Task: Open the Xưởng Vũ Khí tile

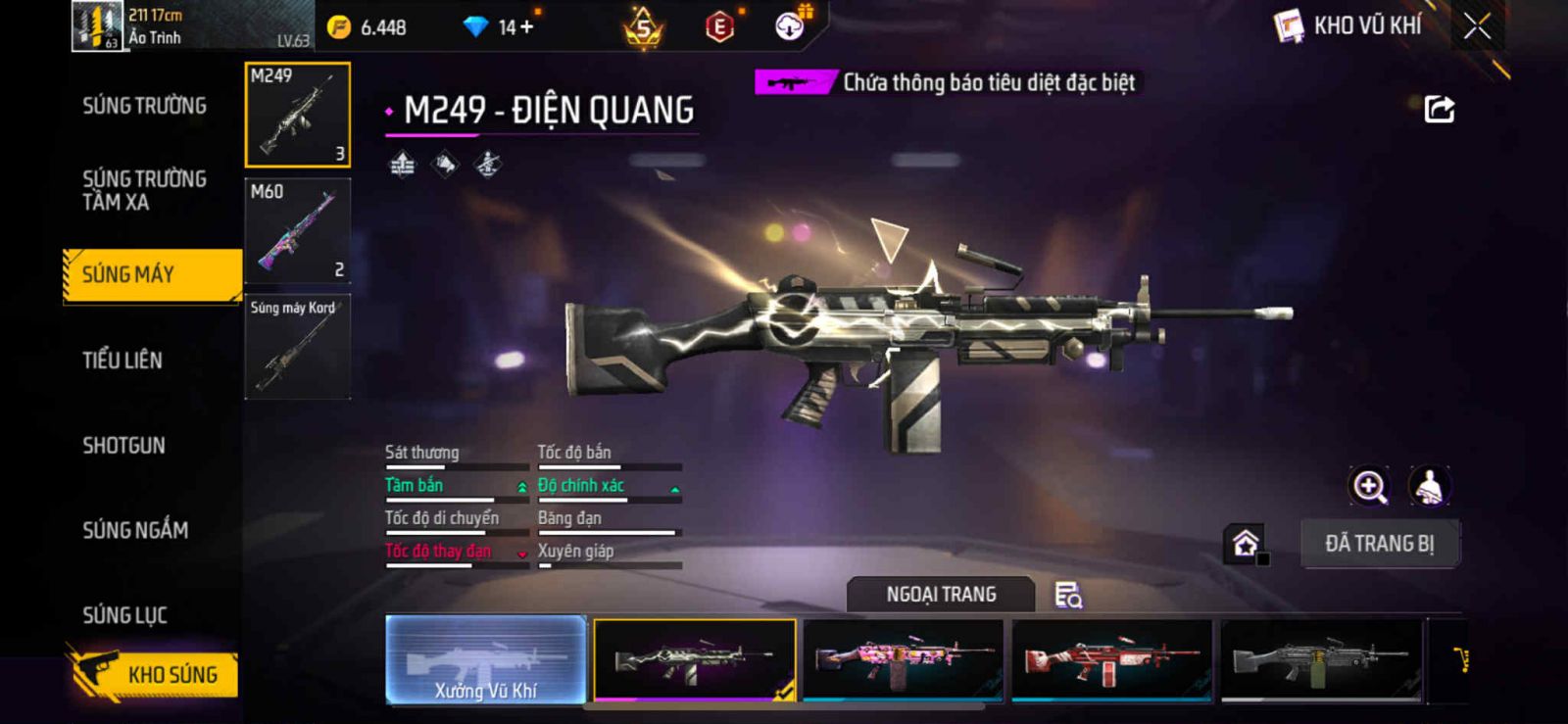Action: click(x=486, y=659)
